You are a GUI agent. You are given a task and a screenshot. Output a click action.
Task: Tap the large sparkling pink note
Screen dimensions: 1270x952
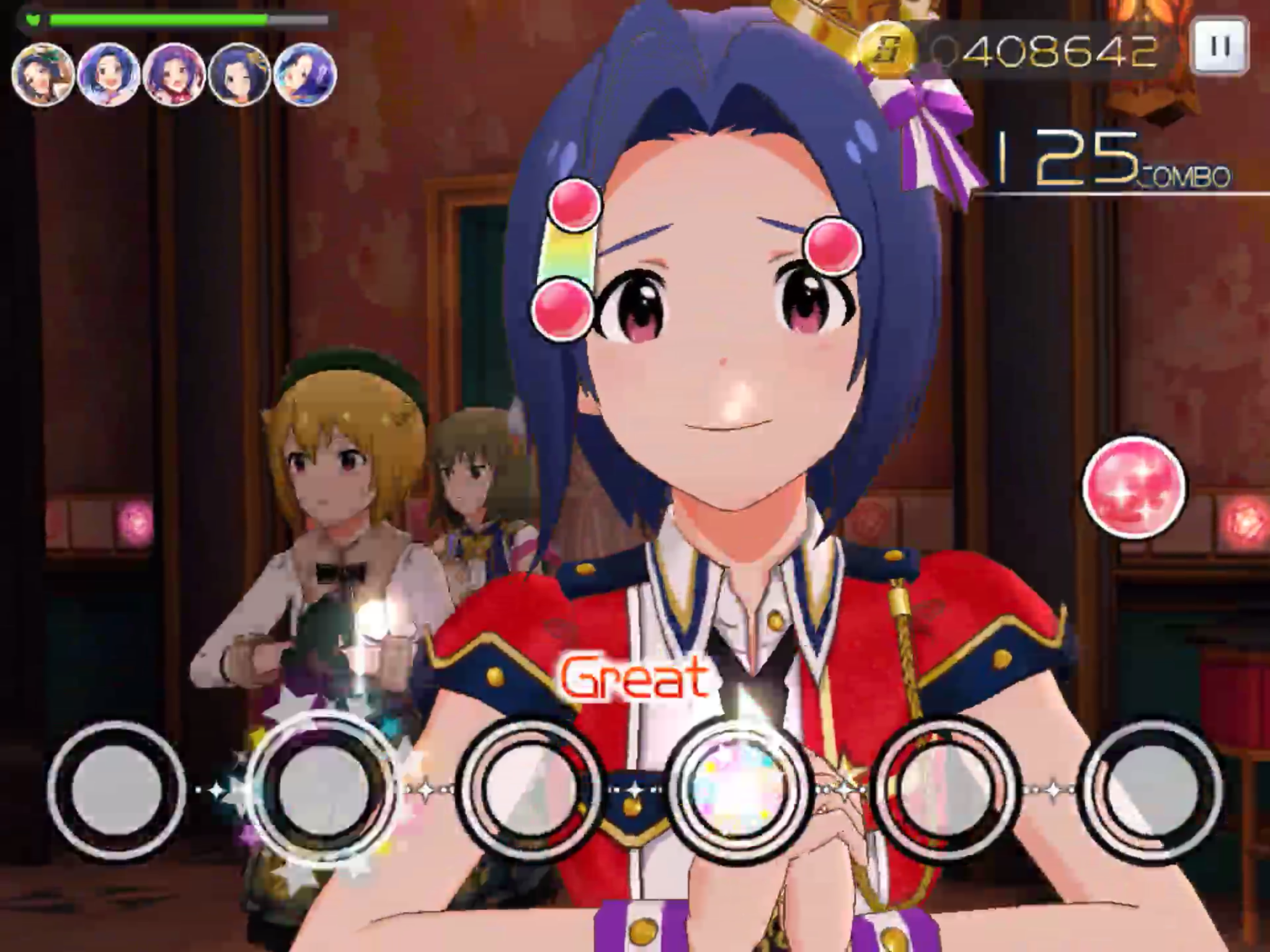click(1134, 486)
